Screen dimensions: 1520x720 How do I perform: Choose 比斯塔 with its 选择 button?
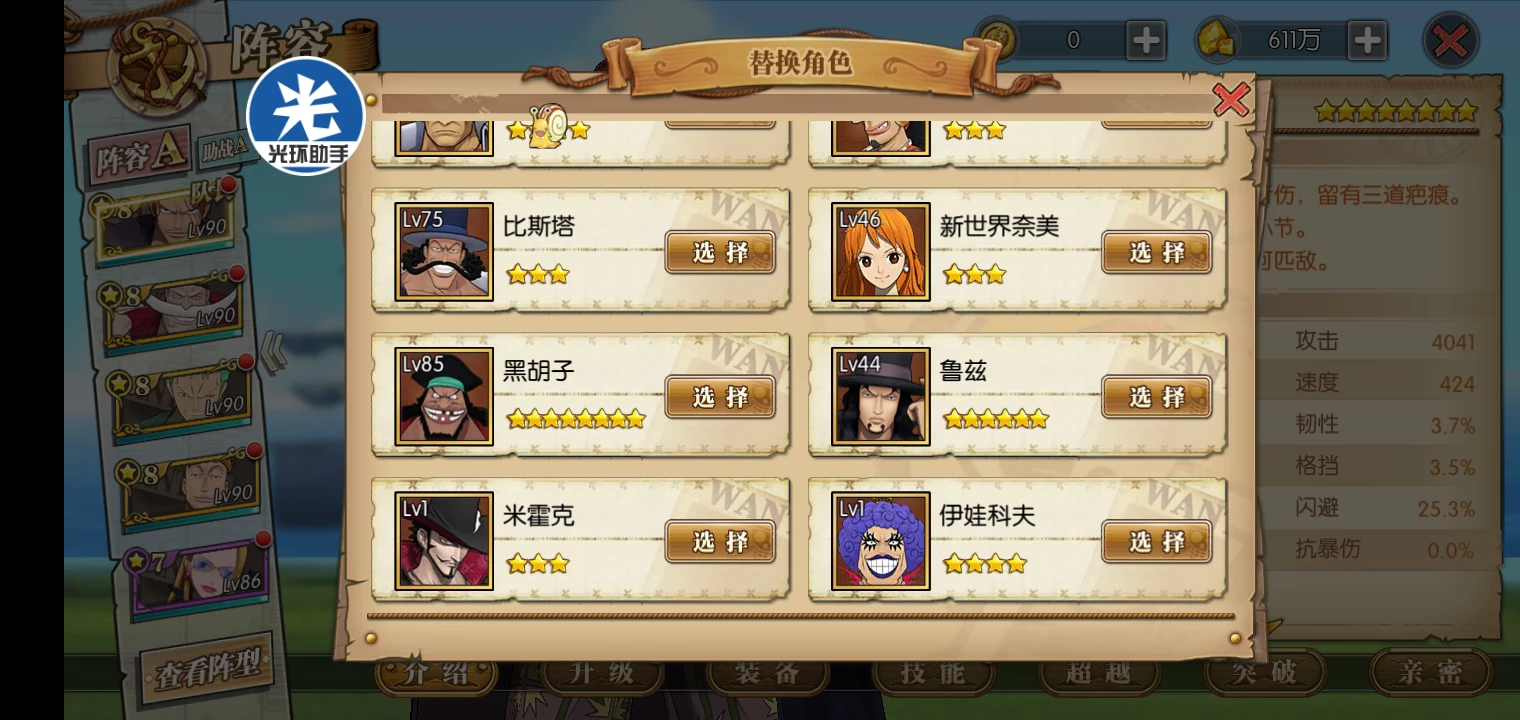[x=719, y=252]
